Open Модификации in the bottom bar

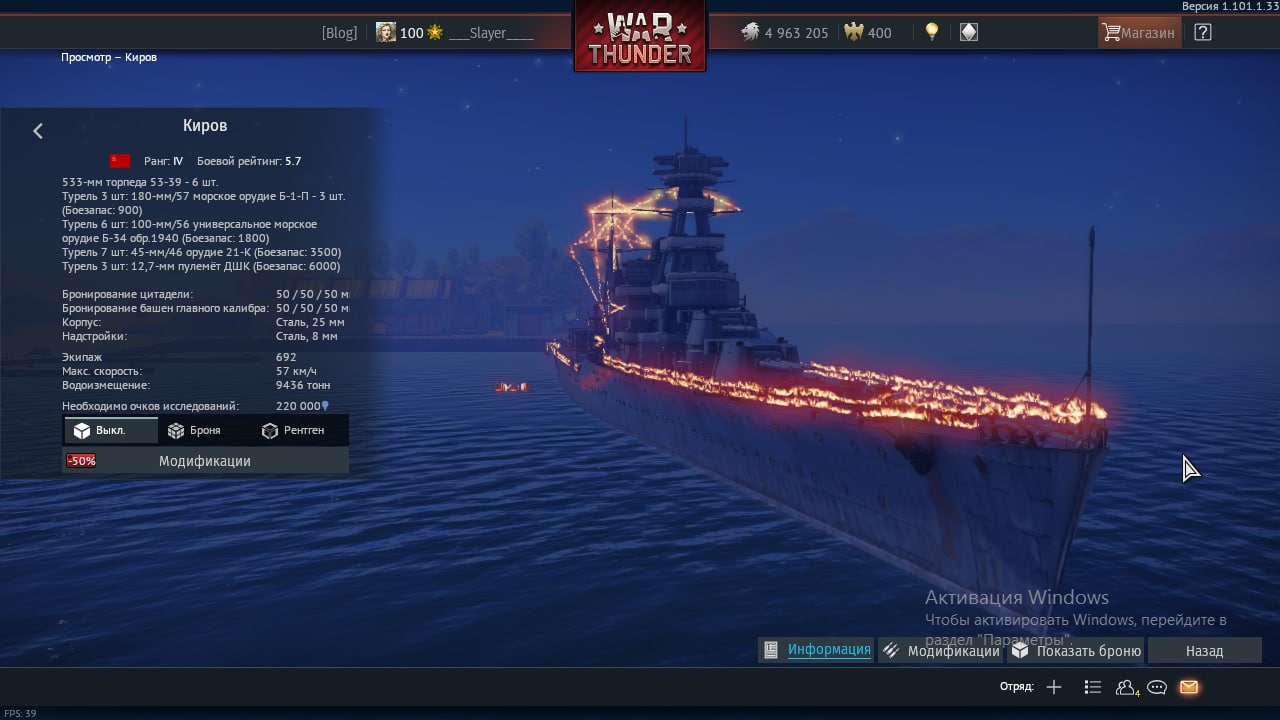[941, 651]
